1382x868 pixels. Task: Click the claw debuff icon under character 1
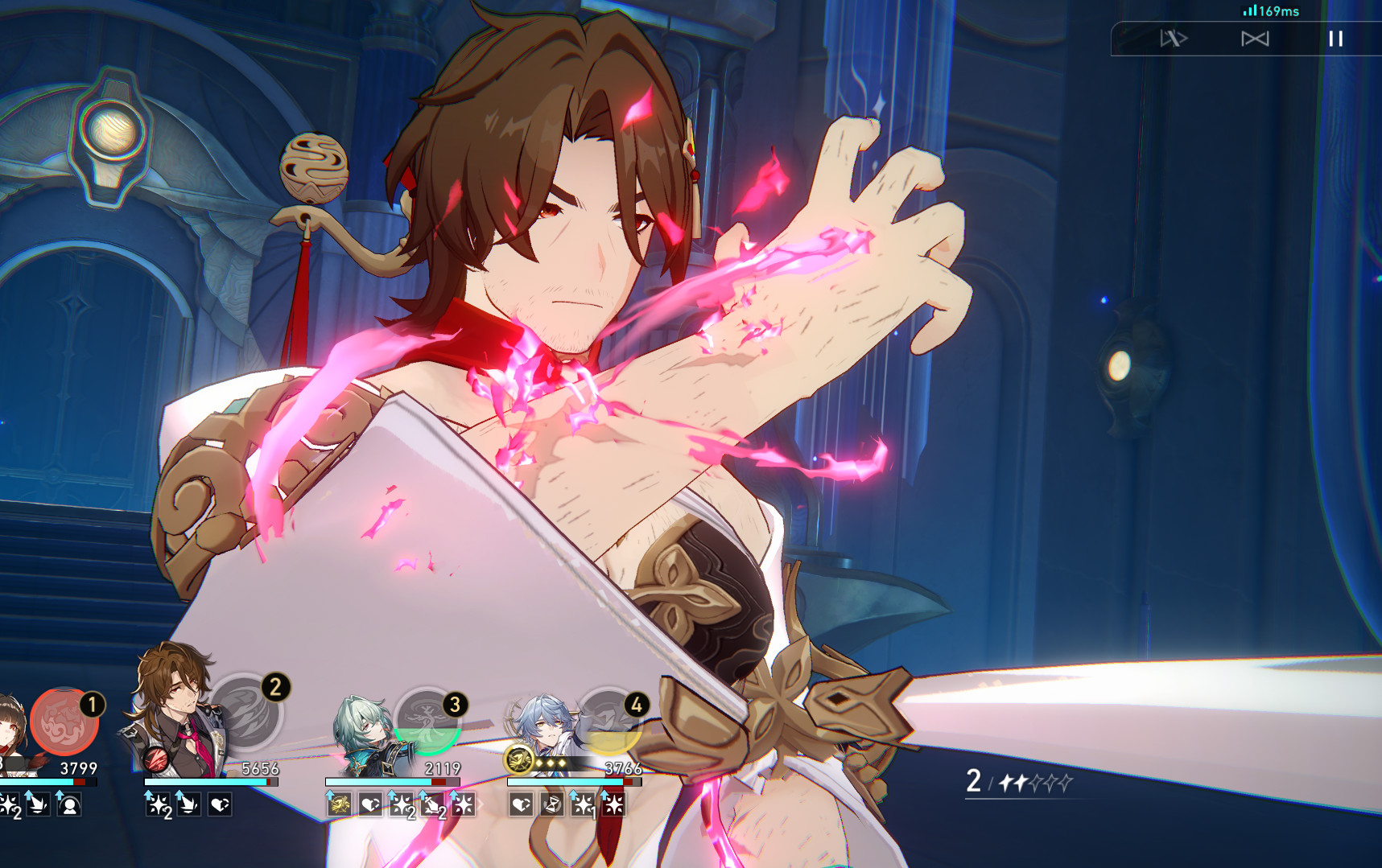[36, 804]
